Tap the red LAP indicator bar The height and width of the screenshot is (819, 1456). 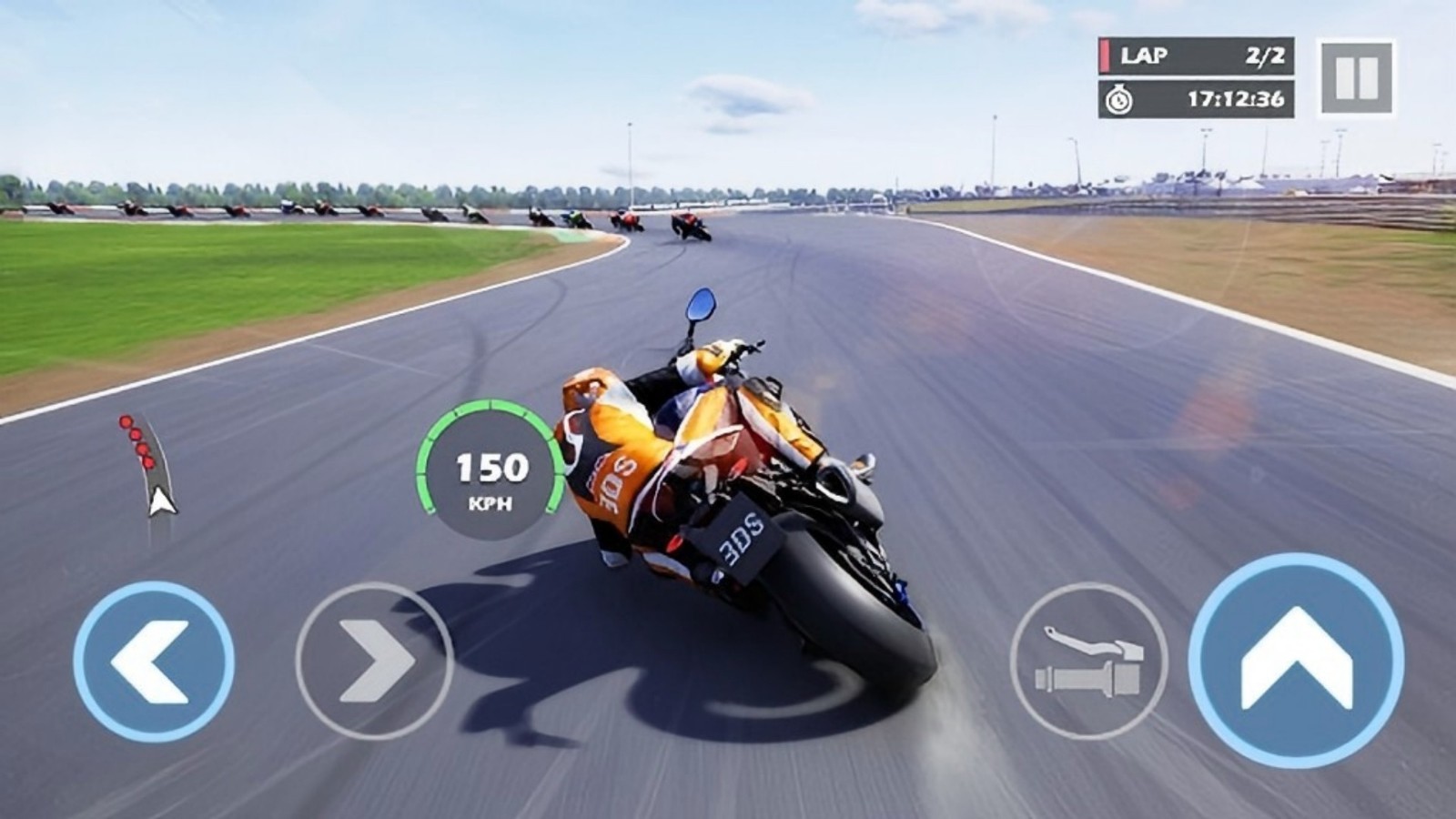tap(1107, 53)
